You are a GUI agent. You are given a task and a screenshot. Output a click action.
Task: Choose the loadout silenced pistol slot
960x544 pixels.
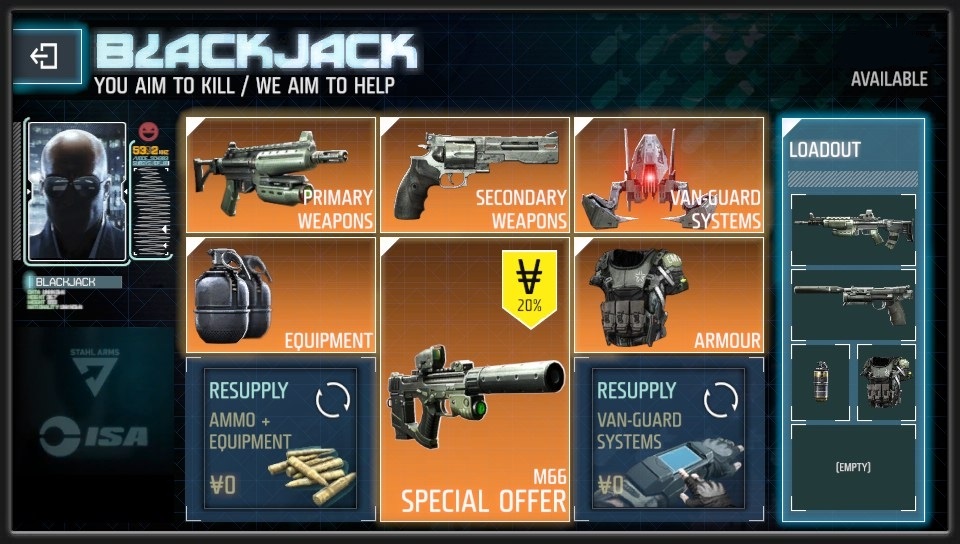click(x=853, y=304)
